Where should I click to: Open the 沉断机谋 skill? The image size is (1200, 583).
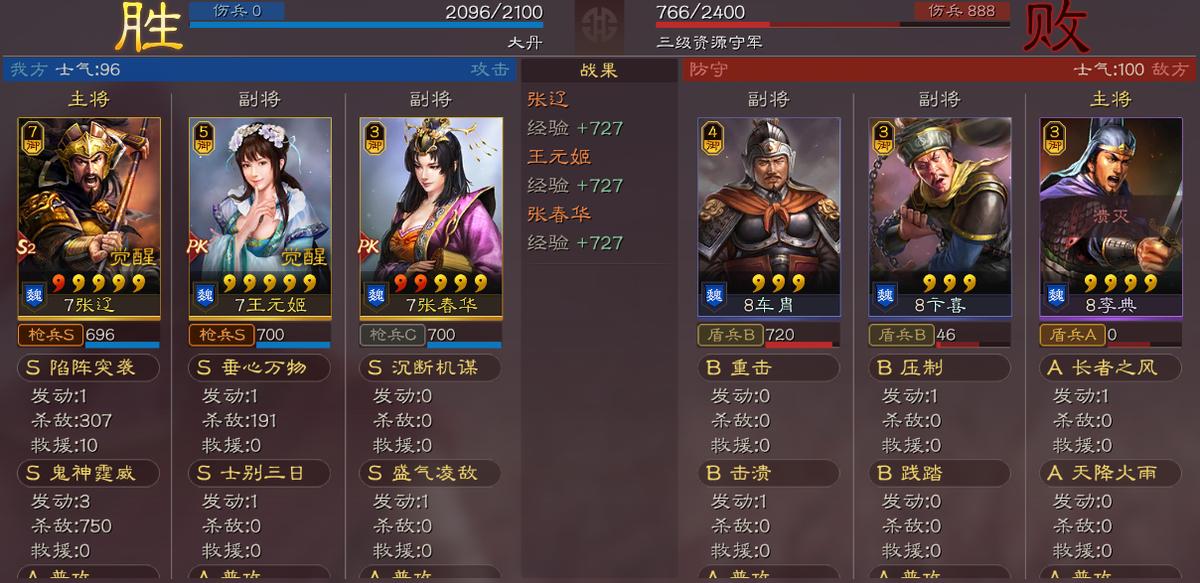[x=431, y=368]
